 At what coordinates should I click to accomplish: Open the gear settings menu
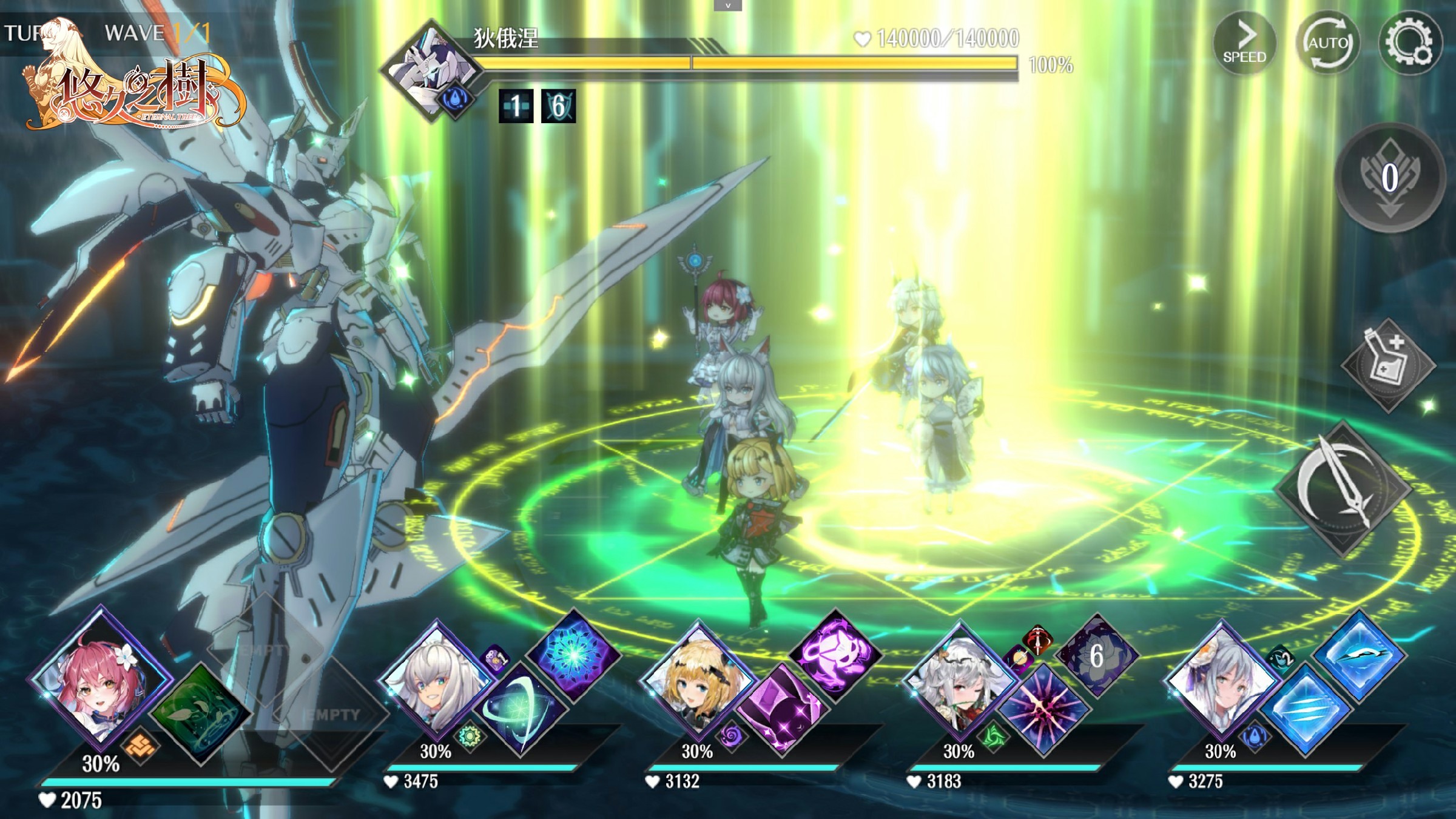(x=1410, y=44)
